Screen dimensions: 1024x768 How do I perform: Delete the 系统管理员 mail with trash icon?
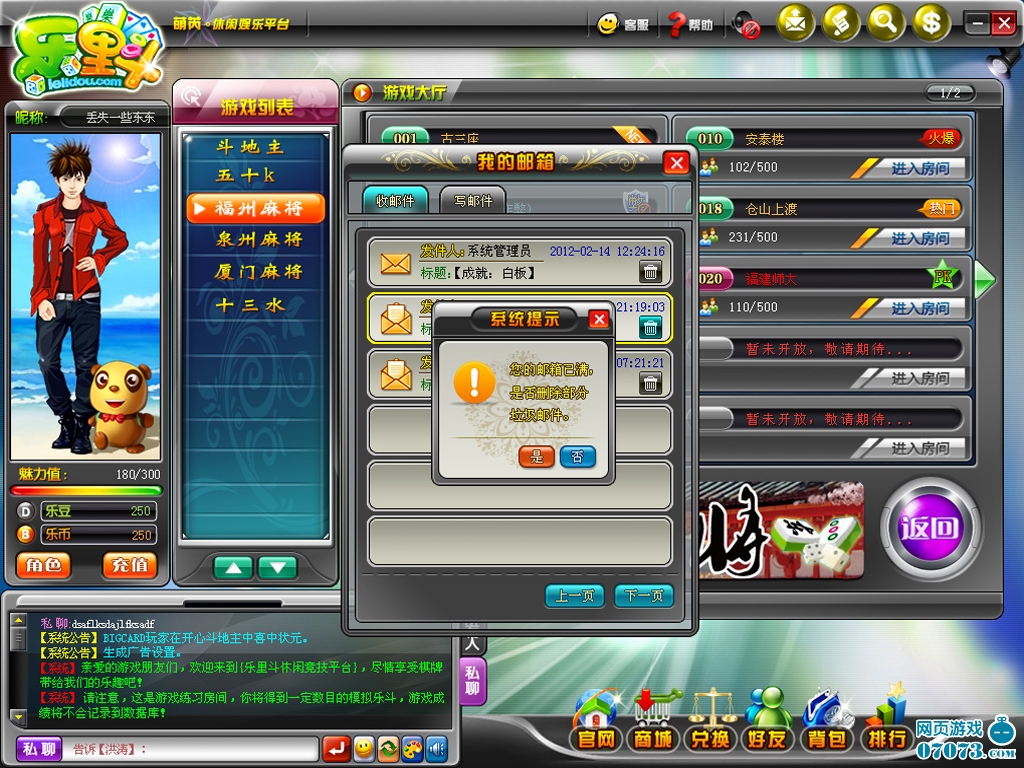(x=650, y=271)
